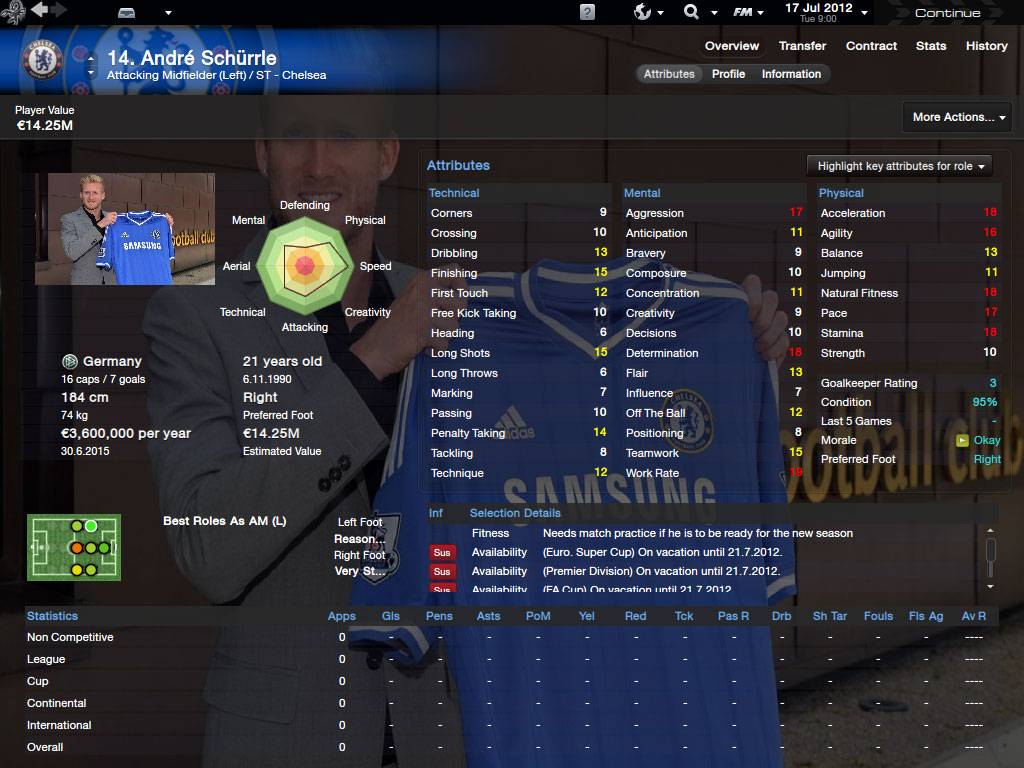Show the player's Stats tab

(931, 46)
